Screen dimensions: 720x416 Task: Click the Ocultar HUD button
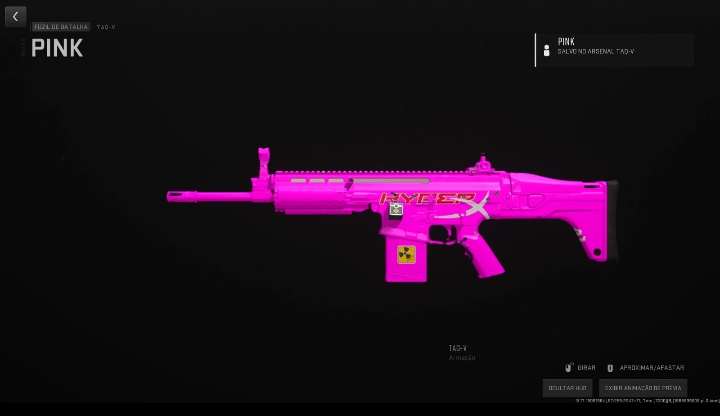click(x=568, y=387)
